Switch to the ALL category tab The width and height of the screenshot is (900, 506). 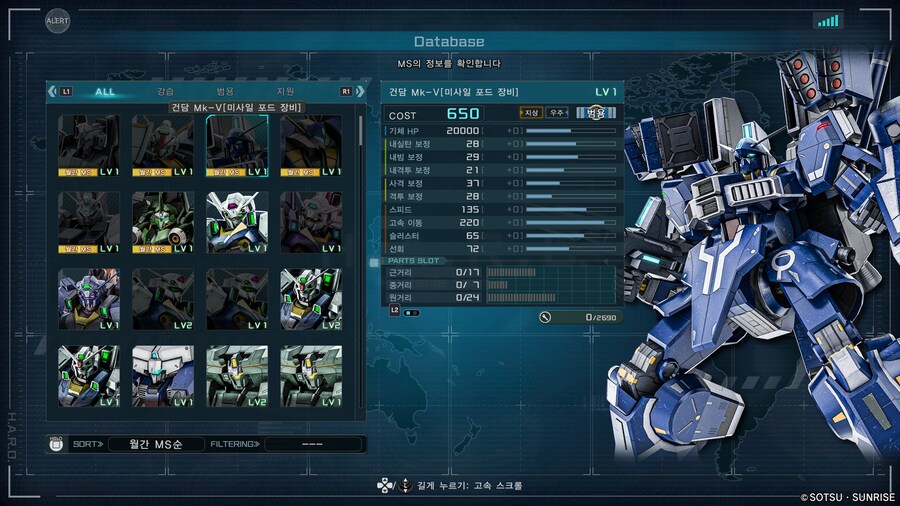[105, 92]
